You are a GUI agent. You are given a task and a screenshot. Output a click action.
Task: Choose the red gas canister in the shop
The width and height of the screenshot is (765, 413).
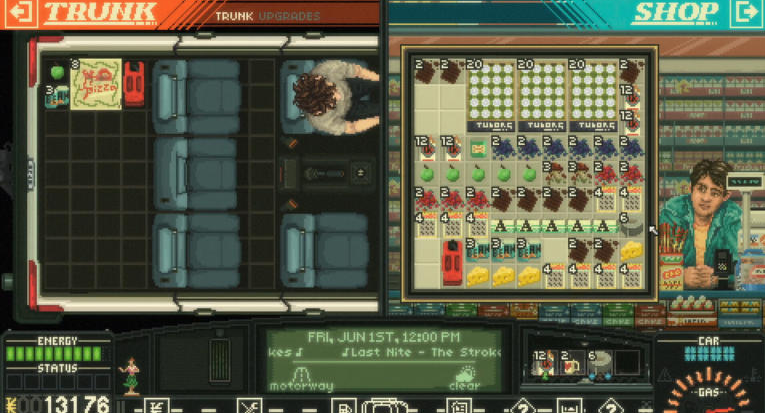click(x=452, y=261)
